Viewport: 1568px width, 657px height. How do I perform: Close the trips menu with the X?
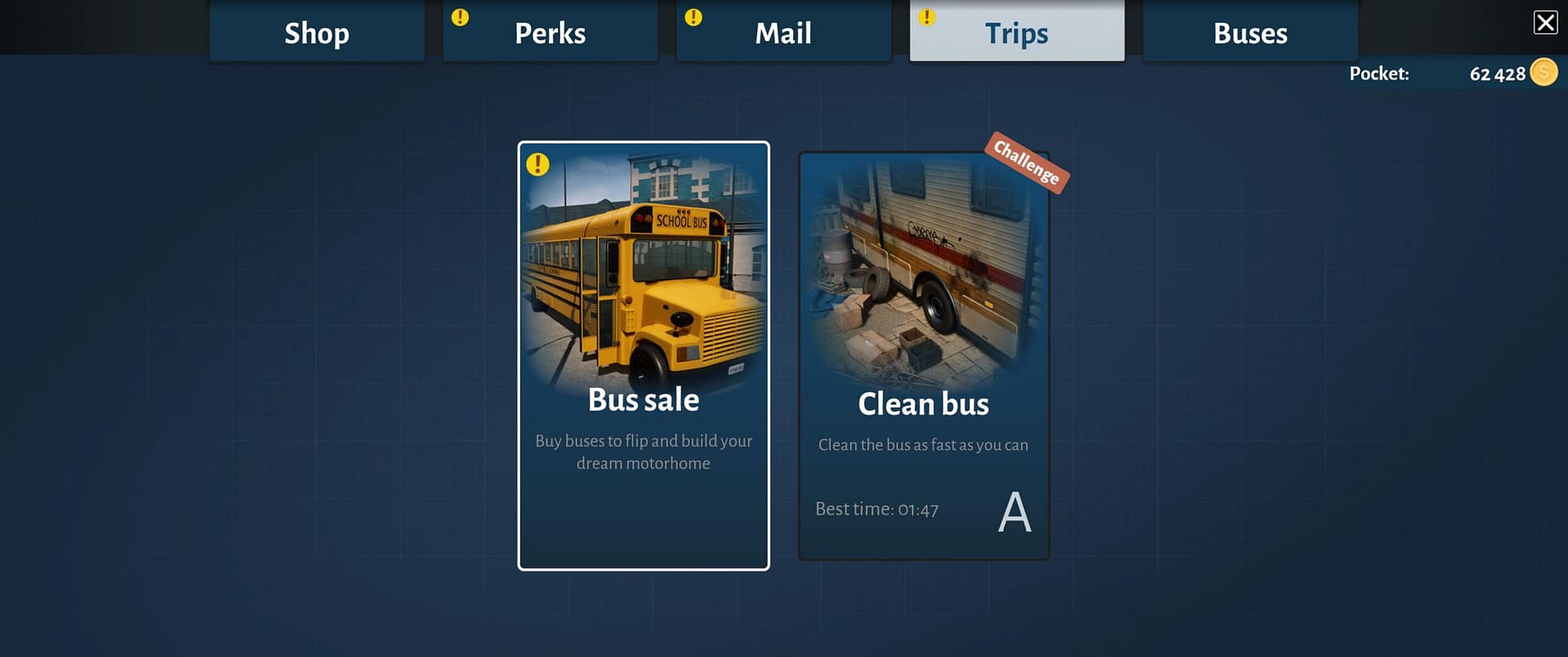click(1545, 22)
